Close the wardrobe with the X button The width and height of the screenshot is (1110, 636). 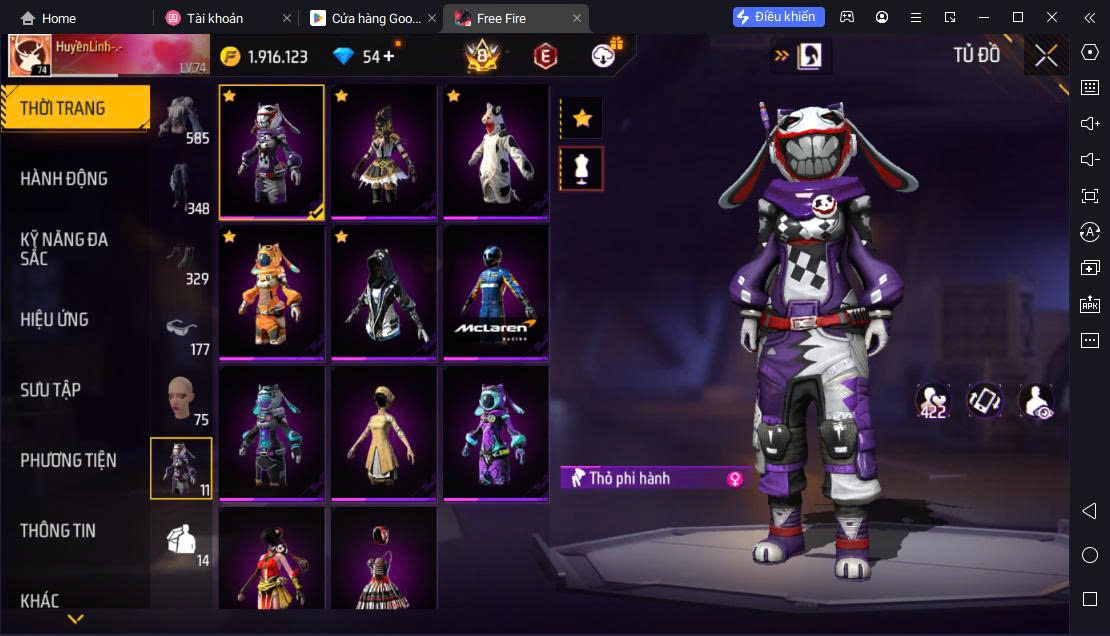[x=1046, y=56]
